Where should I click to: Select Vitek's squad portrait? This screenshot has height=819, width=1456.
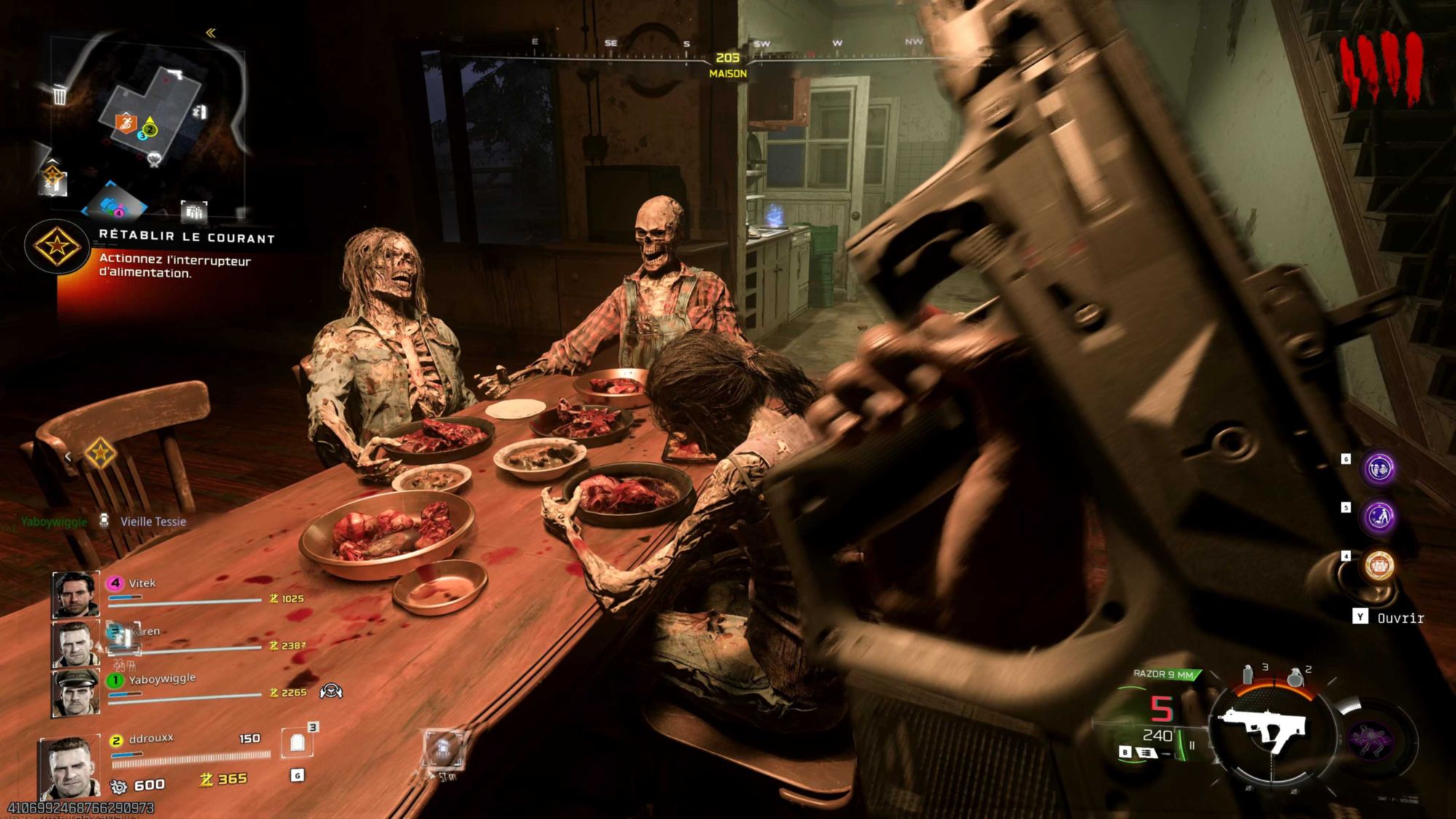pos(75,594)
